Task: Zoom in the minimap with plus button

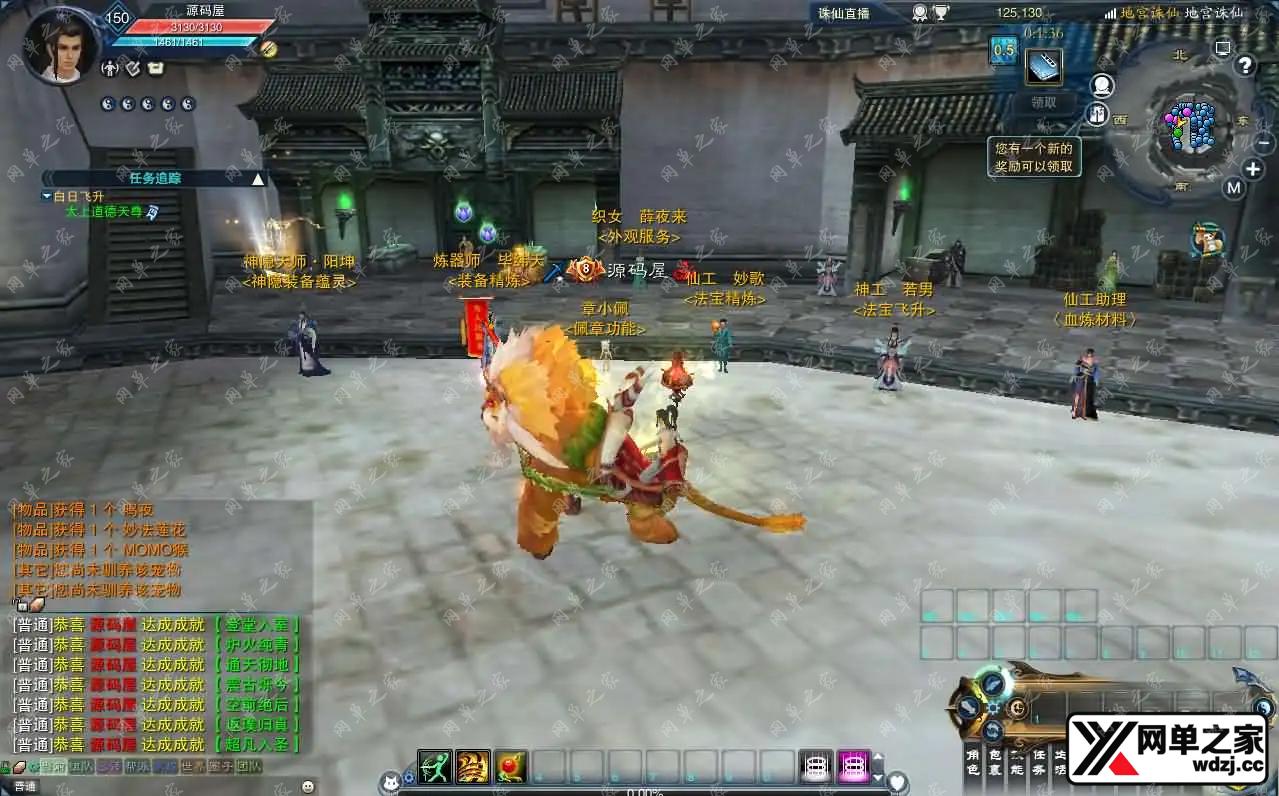Action: (x=1252, y=169)
